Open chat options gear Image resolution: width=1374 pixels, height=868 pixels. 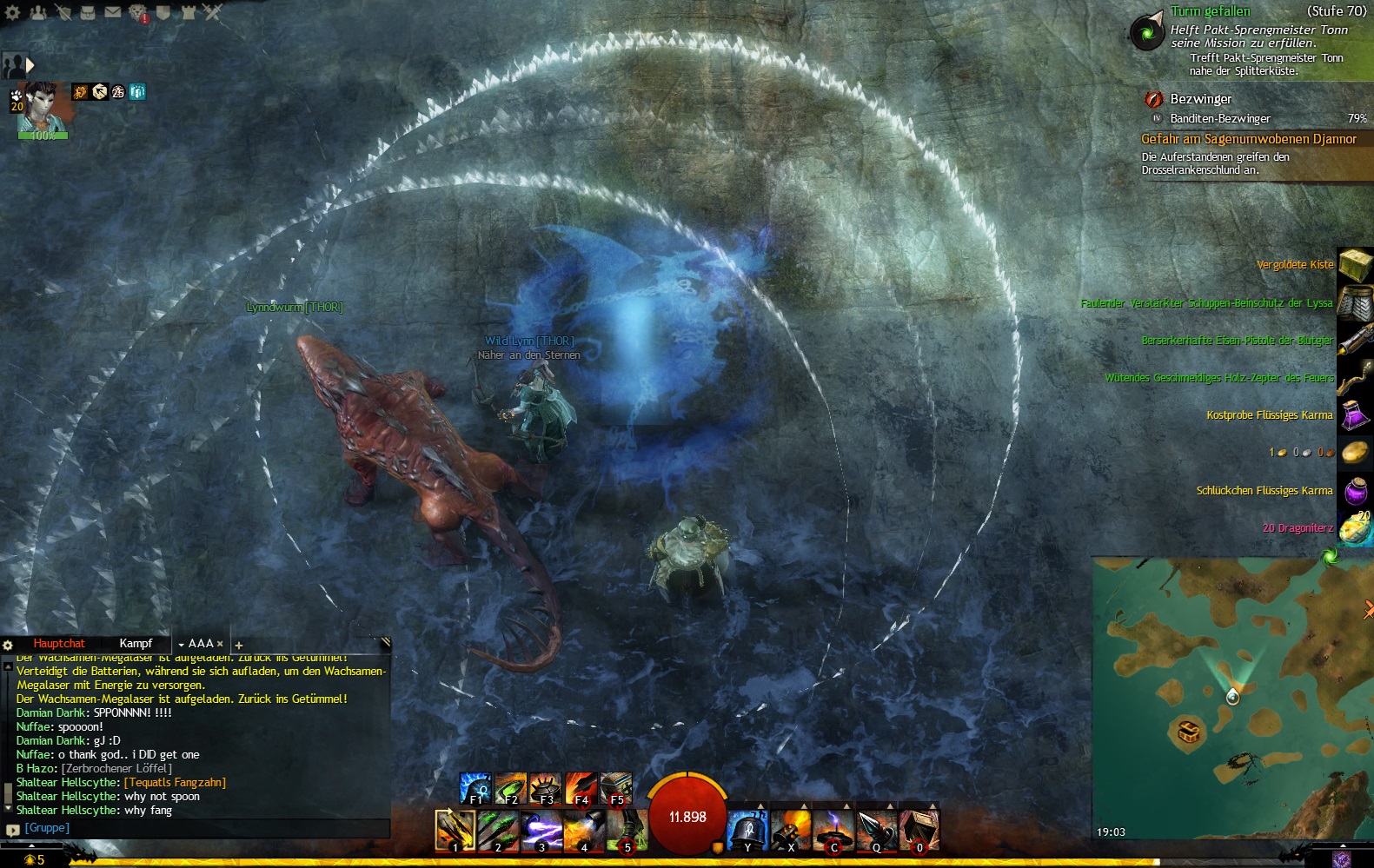point(8,645)
